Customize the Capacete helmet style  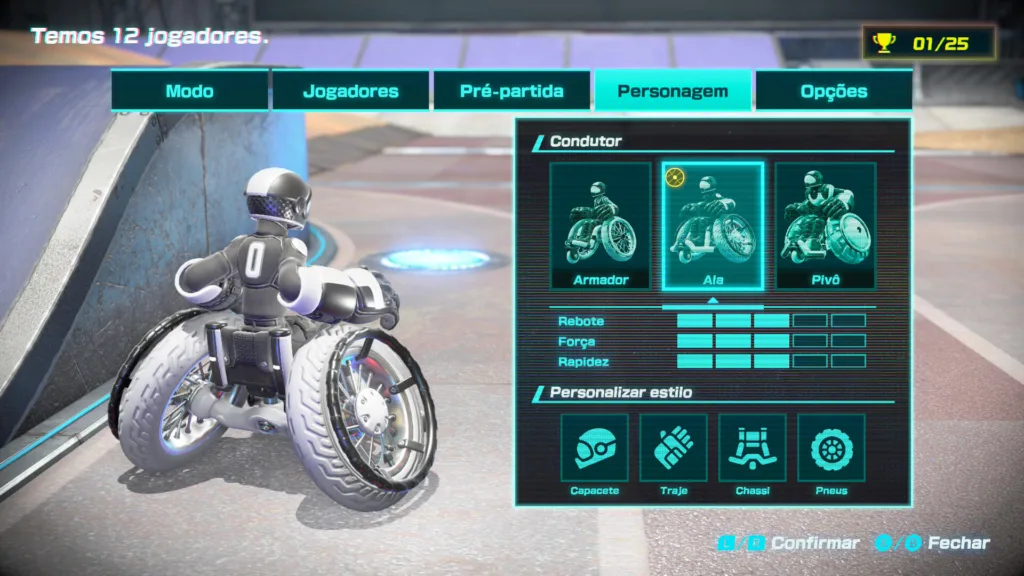[594, 450]
